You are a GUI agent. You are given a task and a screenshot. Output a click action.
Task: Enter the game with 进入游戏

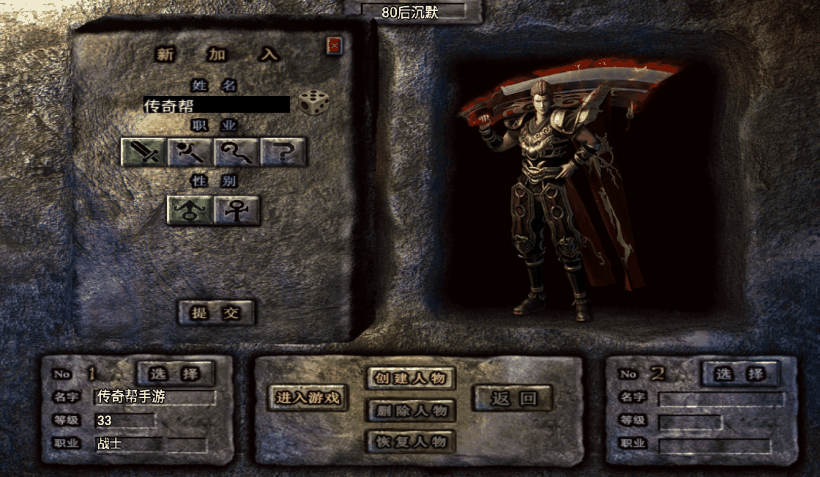(308, 398)
